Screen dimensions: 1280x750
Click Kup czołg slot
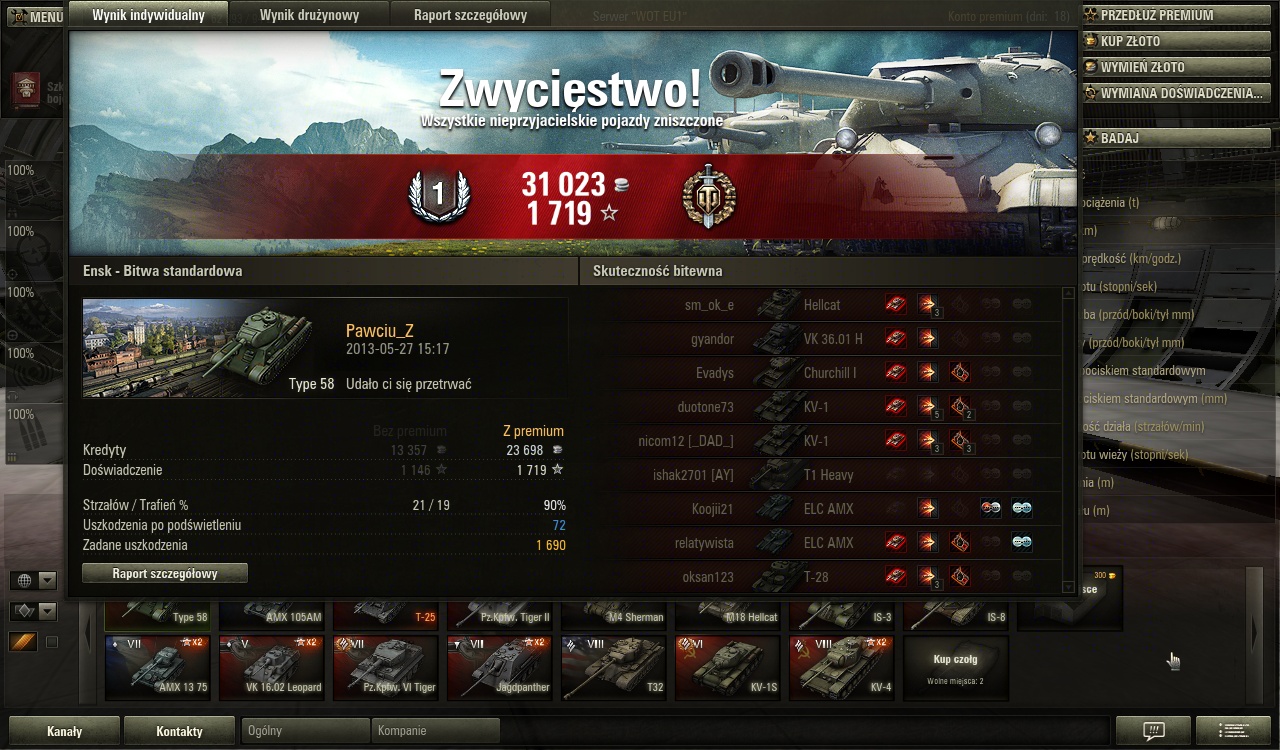pyautogui.click(x=955, y=667)
